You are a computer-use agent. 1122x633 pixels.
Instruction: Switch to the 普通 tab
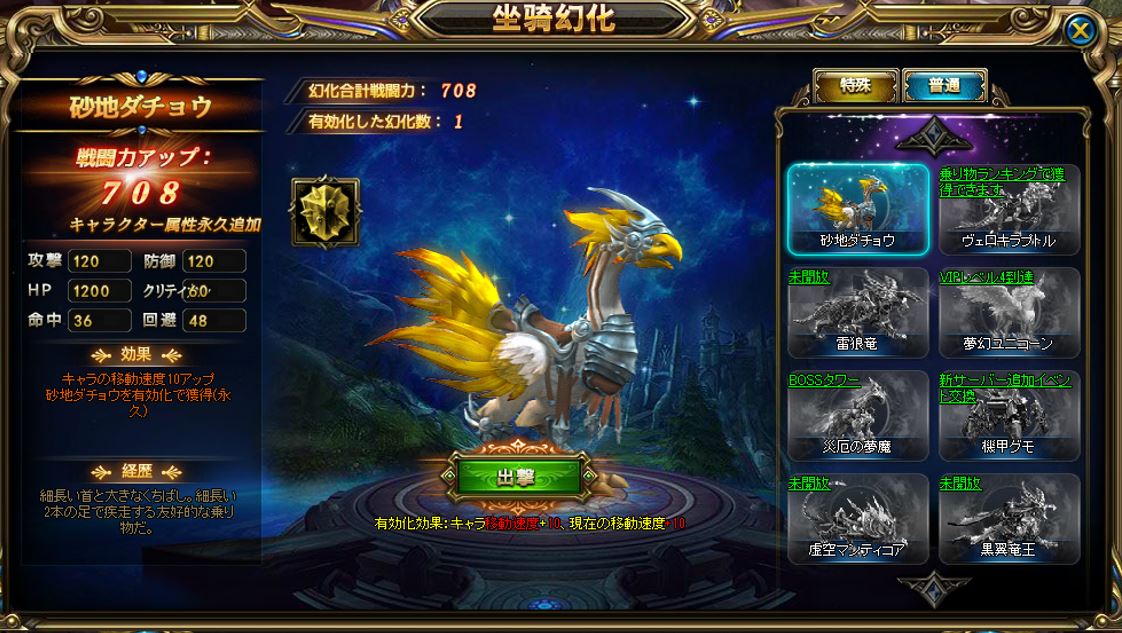[x=944, y=86]
